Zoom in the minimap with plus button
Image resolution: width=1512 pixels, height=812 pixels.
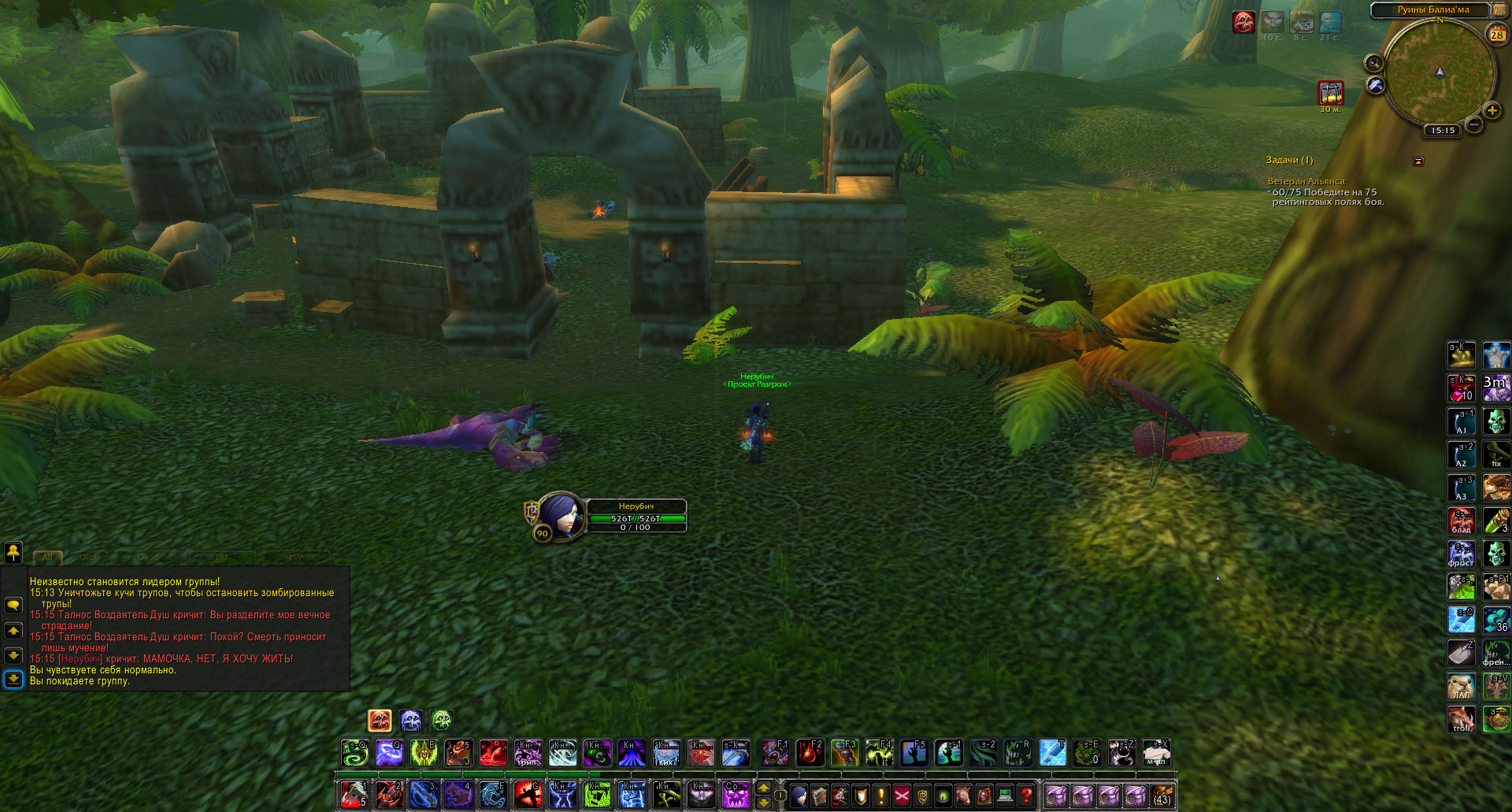[1492, 110]
